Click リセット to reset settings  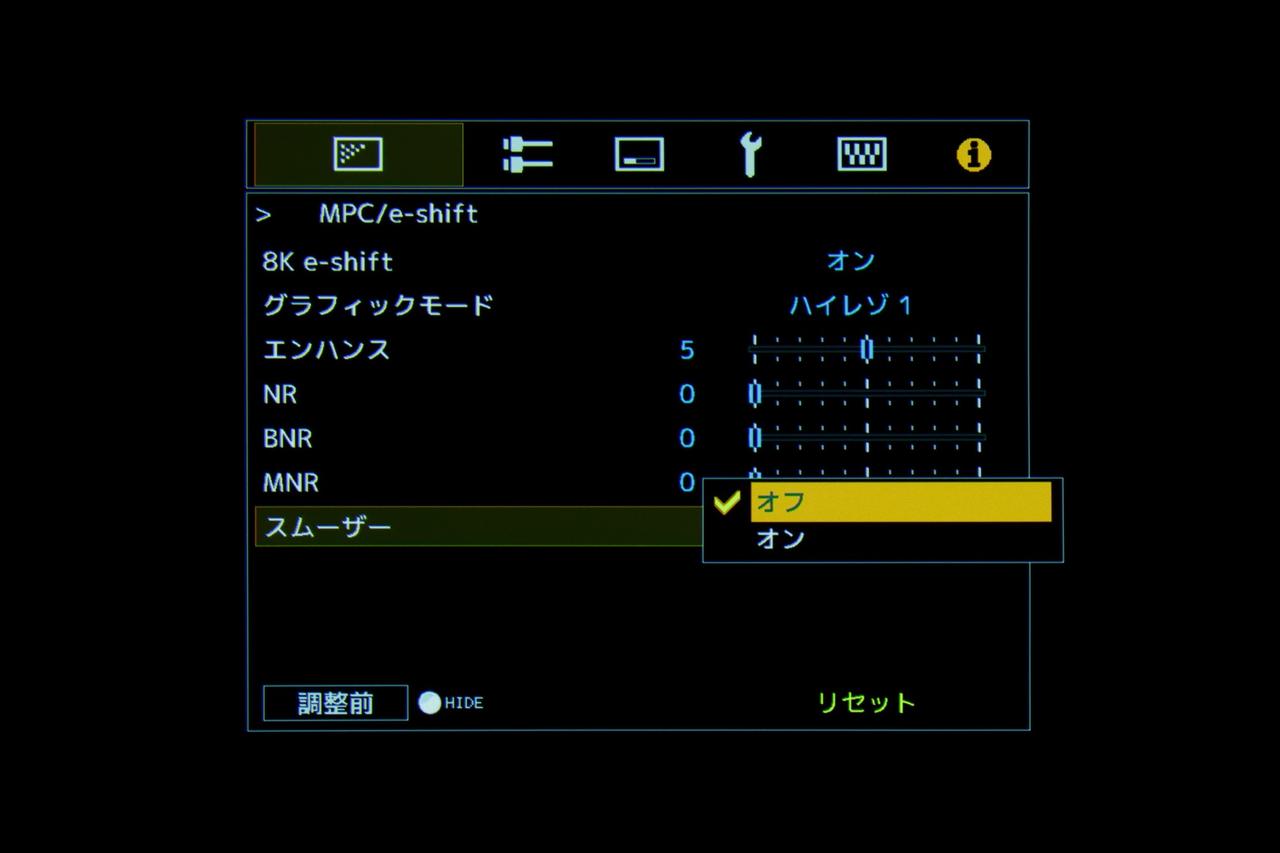(865, 702)
